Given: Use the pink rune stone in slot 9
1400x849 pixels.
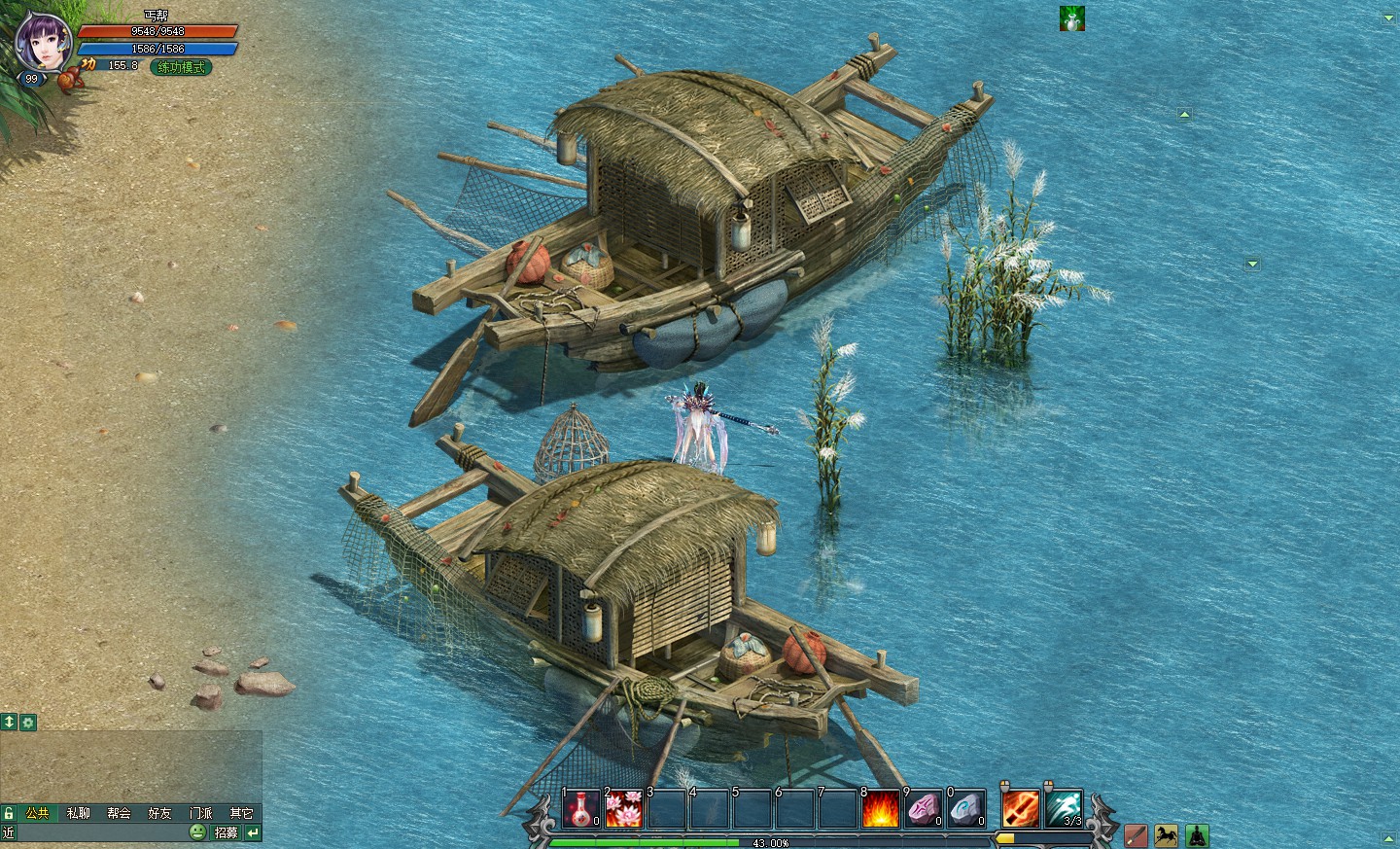Looking at the screenshot, I should click(x=923, y=810).
